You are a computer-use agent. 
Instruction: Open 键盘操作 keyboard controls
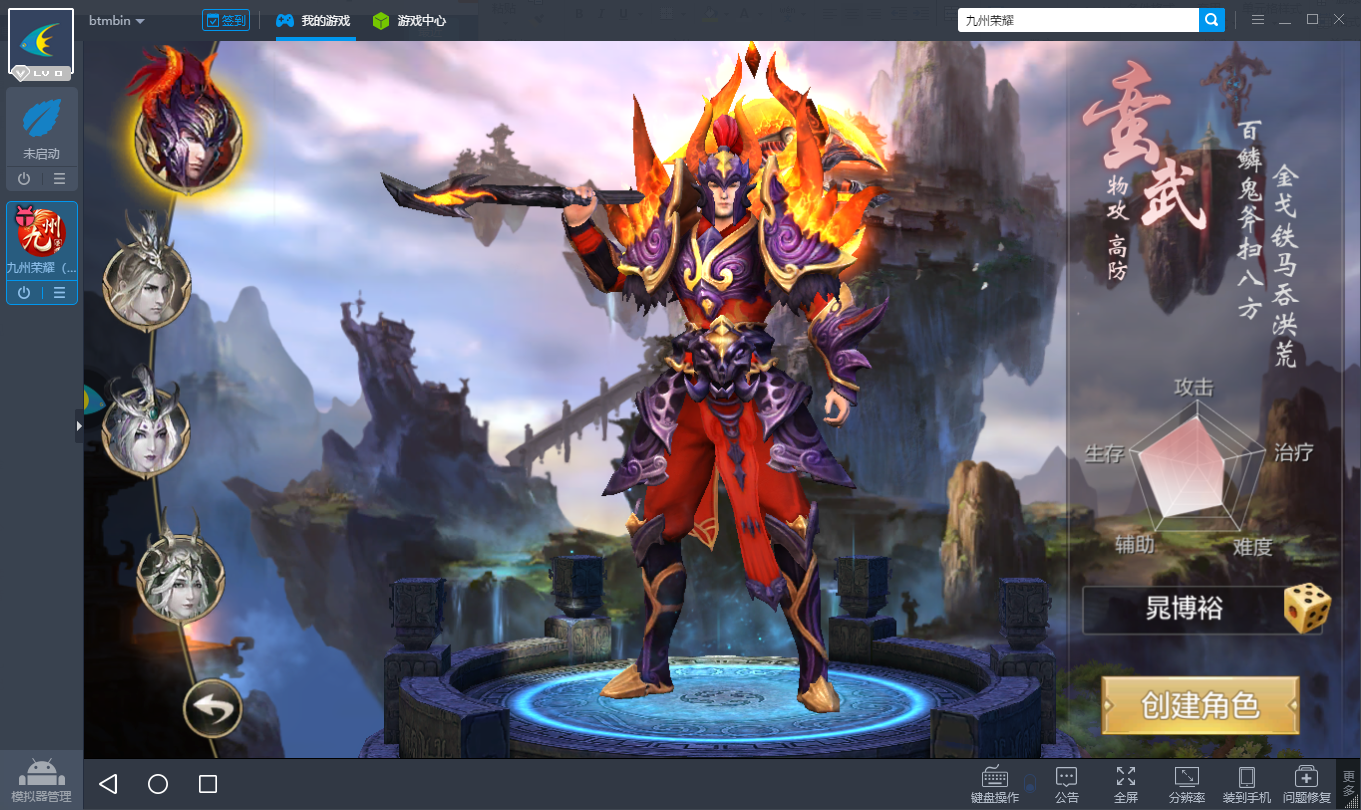(x=995, y=784)
